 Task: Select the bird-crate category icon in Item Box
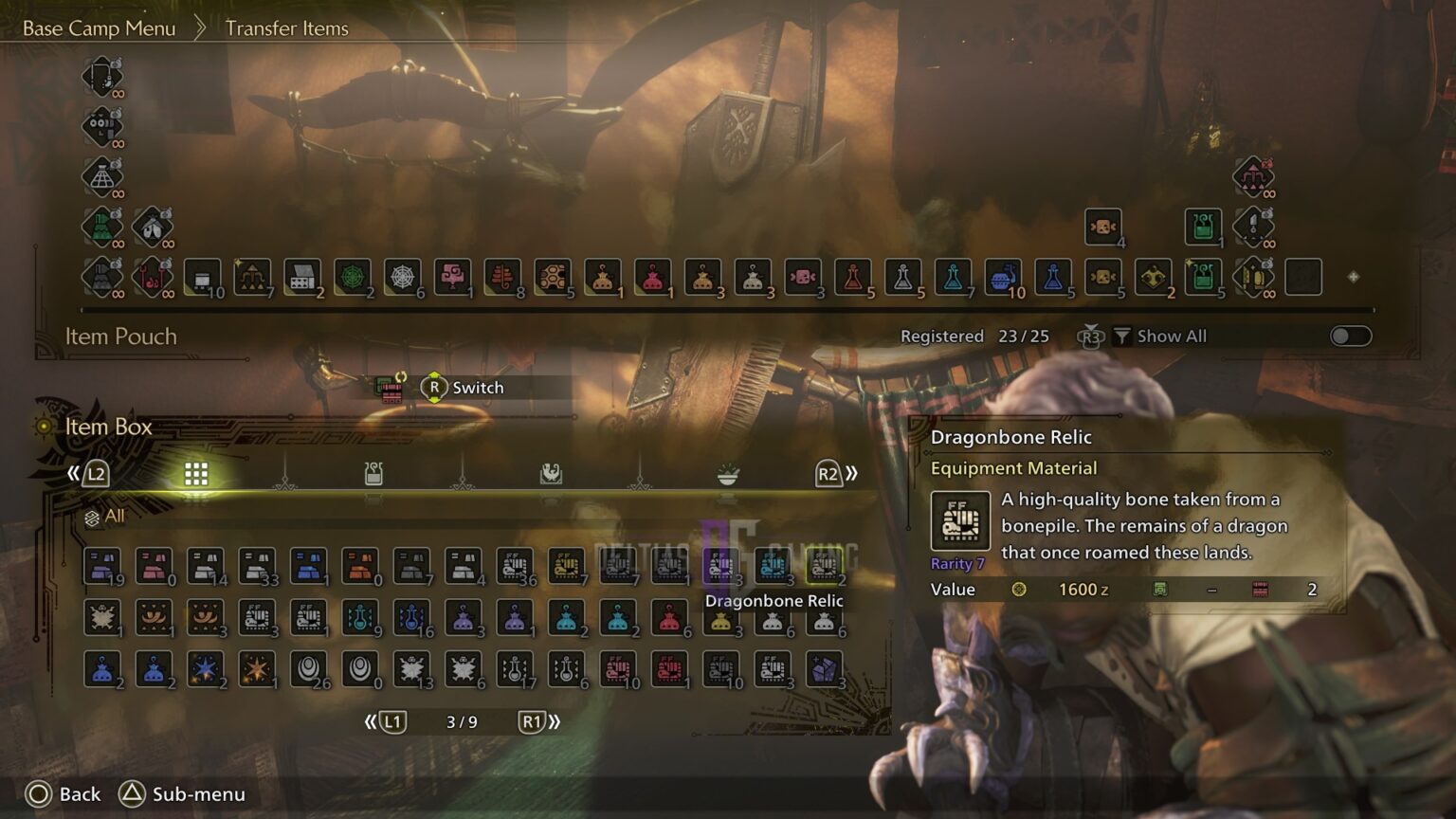550,473
